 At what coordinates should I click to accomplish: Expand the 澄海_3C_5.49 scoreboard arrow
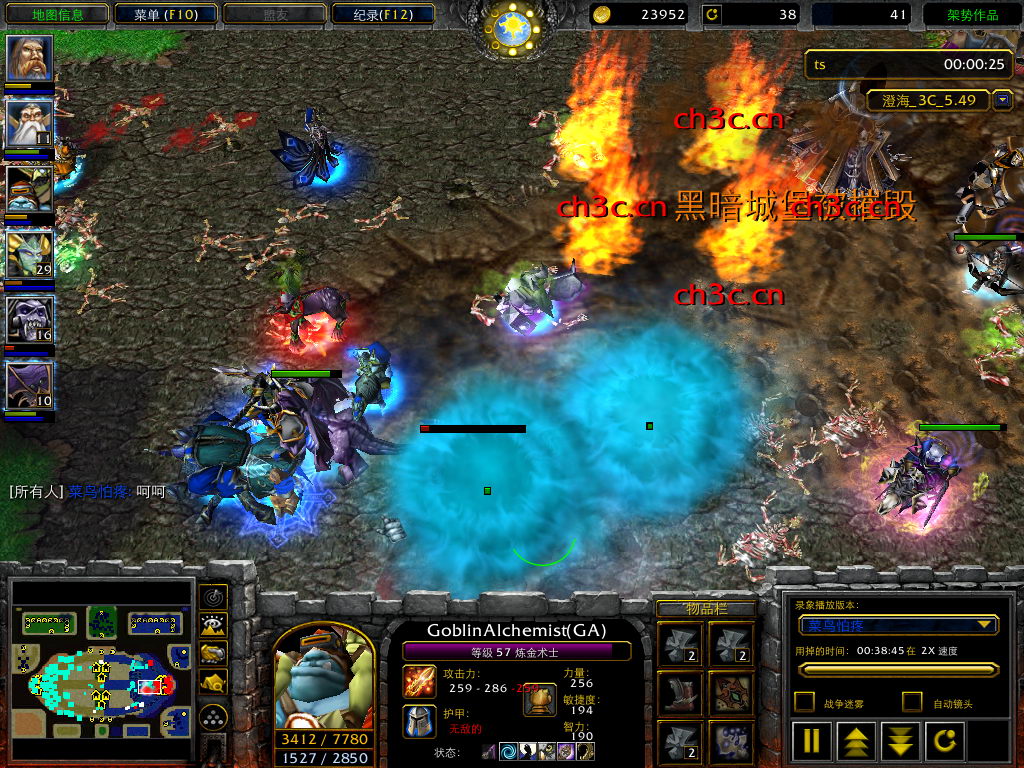pyautogui.click(x=1002, y=100)
